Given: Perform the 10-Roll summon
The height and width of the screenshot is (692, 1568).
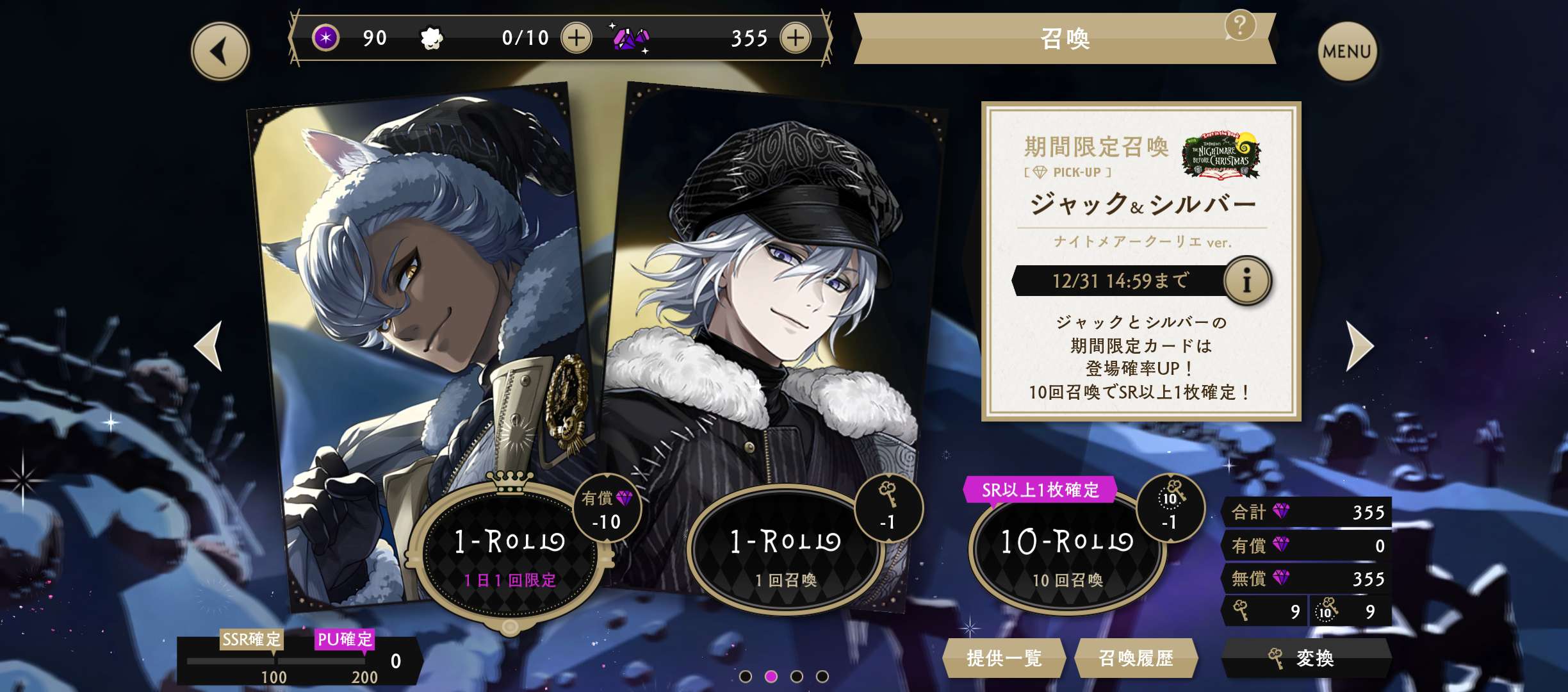Looking at the screenshot, I should click(1066, 552).
